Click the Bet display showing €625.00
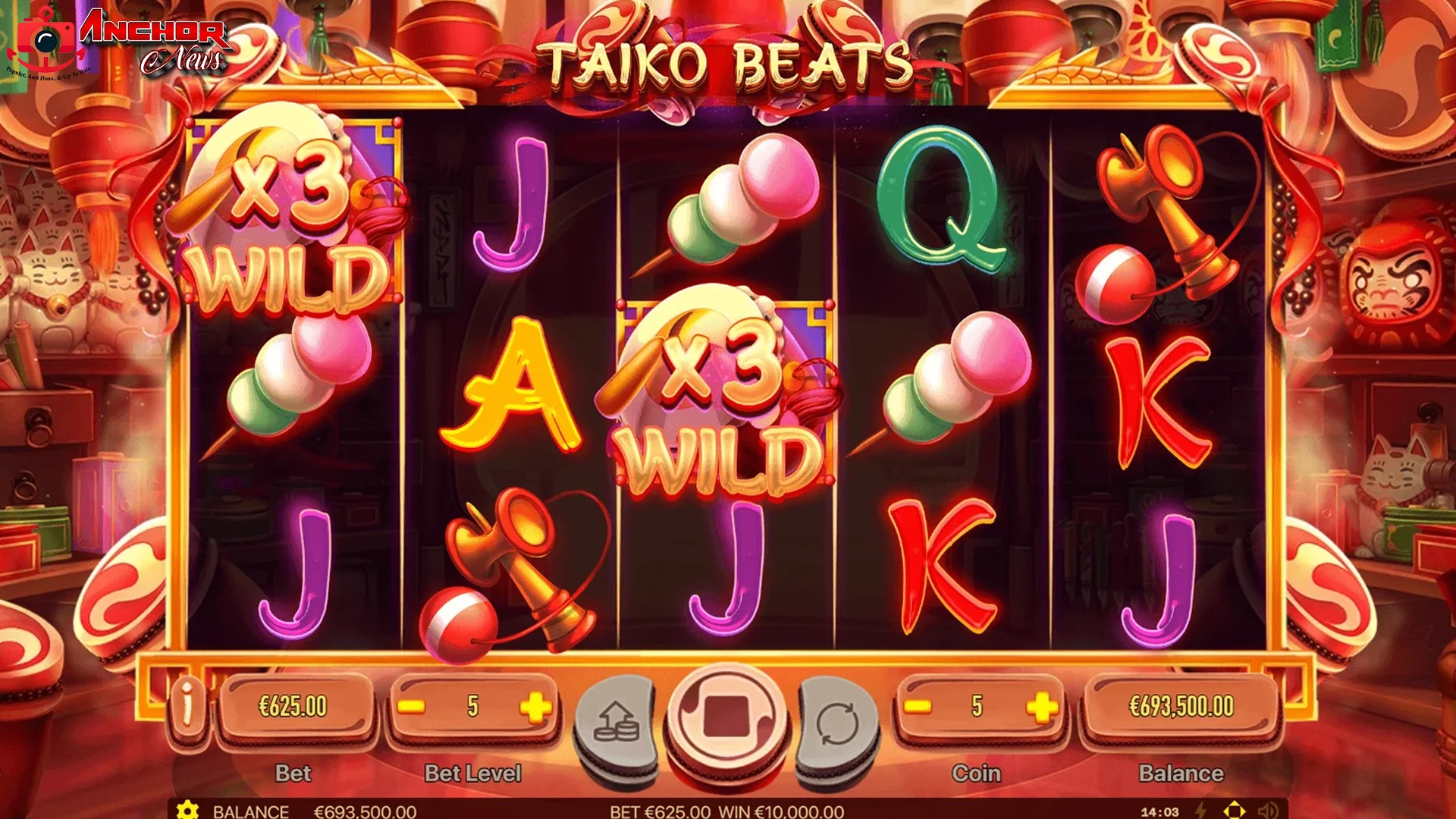 (296, 707)
